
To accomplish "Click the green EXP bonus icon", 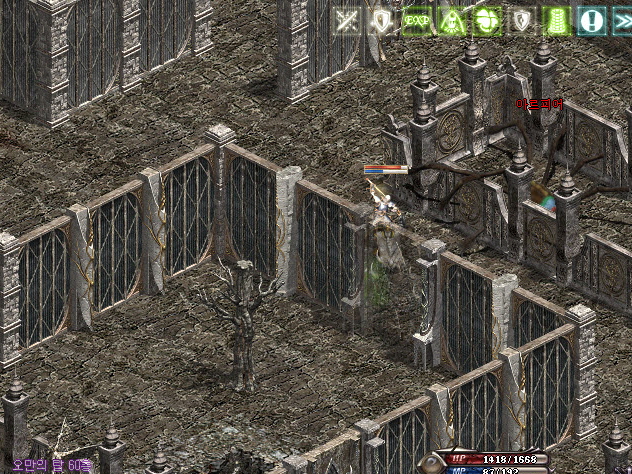I will click(x=417, y=20).
